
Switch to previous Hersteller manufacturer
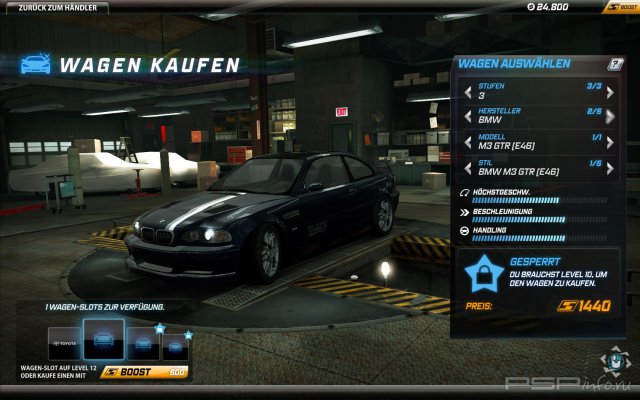(x=467, y=117)
